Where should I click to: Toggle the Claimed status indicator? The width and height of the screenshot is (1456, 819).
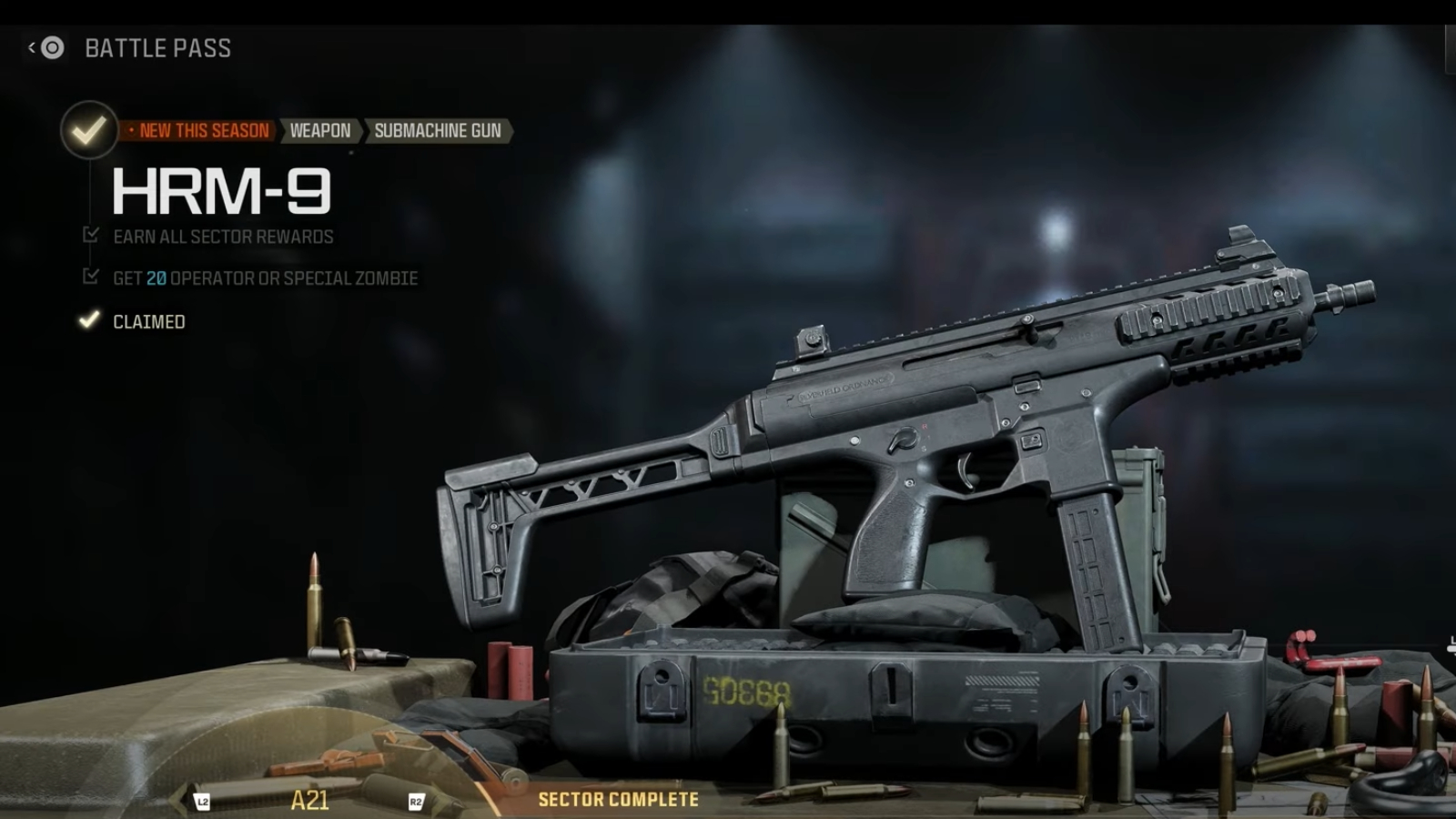(x=147, y=320)
